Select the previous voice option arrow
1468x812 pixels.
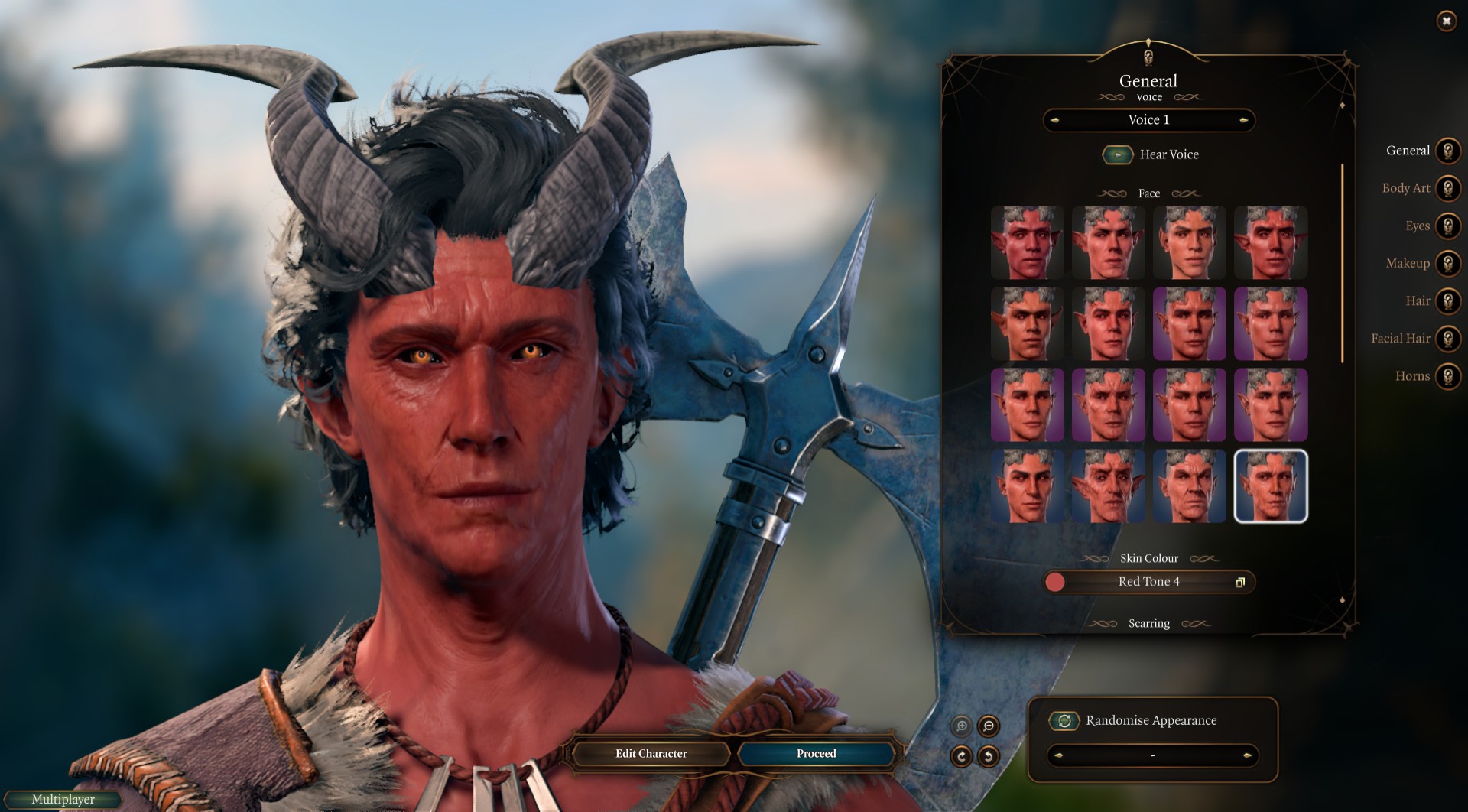tap(1054, 120)
